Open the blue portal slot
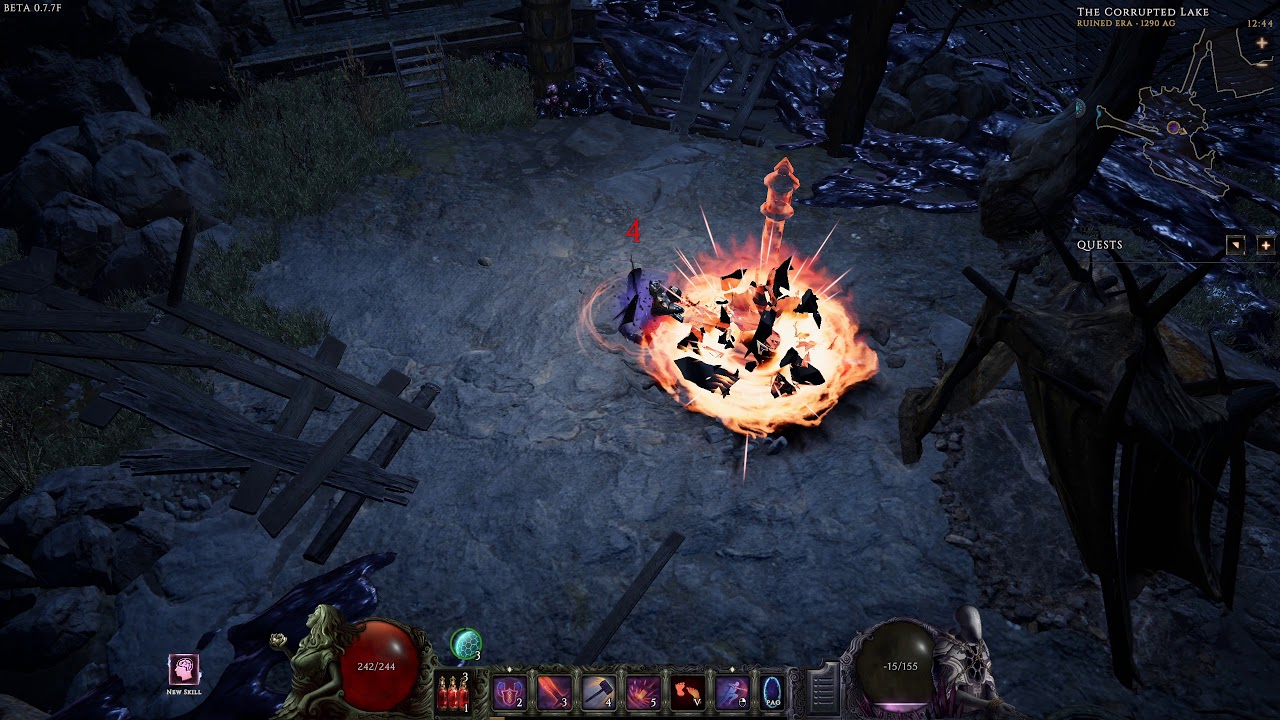Screen dimensions: 1280x720 [772, 691]
